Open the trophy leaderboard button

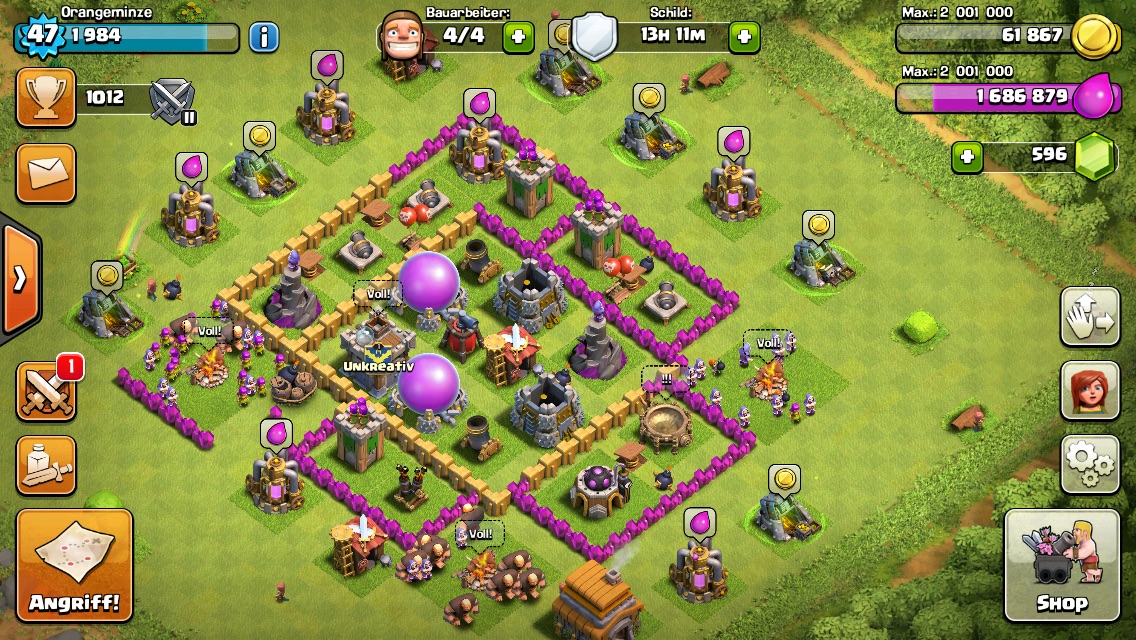(x=46, y=97)
